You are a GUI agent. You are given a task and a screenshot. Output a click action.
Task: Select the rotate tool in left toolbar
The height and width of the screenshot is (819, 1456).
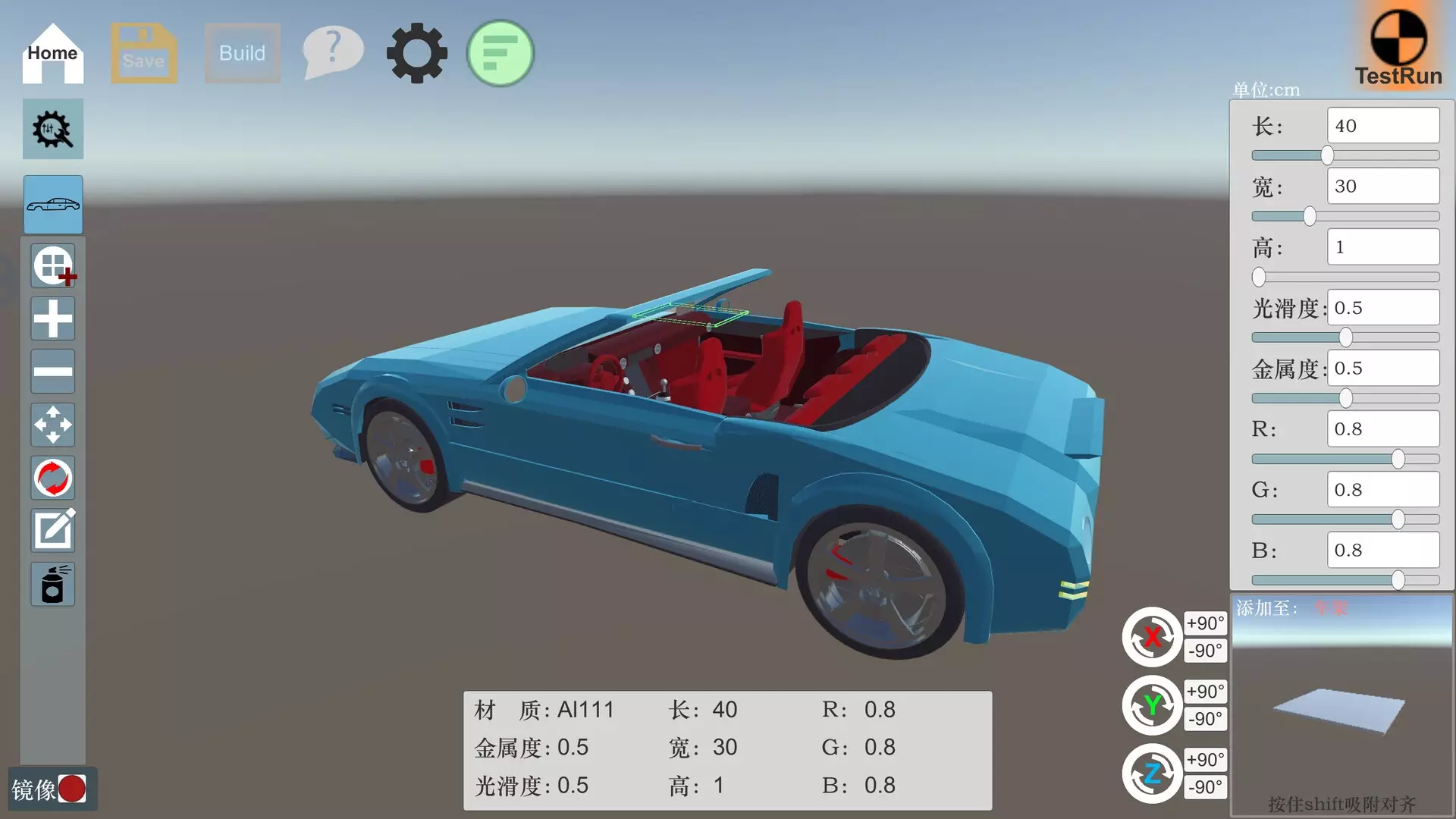pos(52,478)
